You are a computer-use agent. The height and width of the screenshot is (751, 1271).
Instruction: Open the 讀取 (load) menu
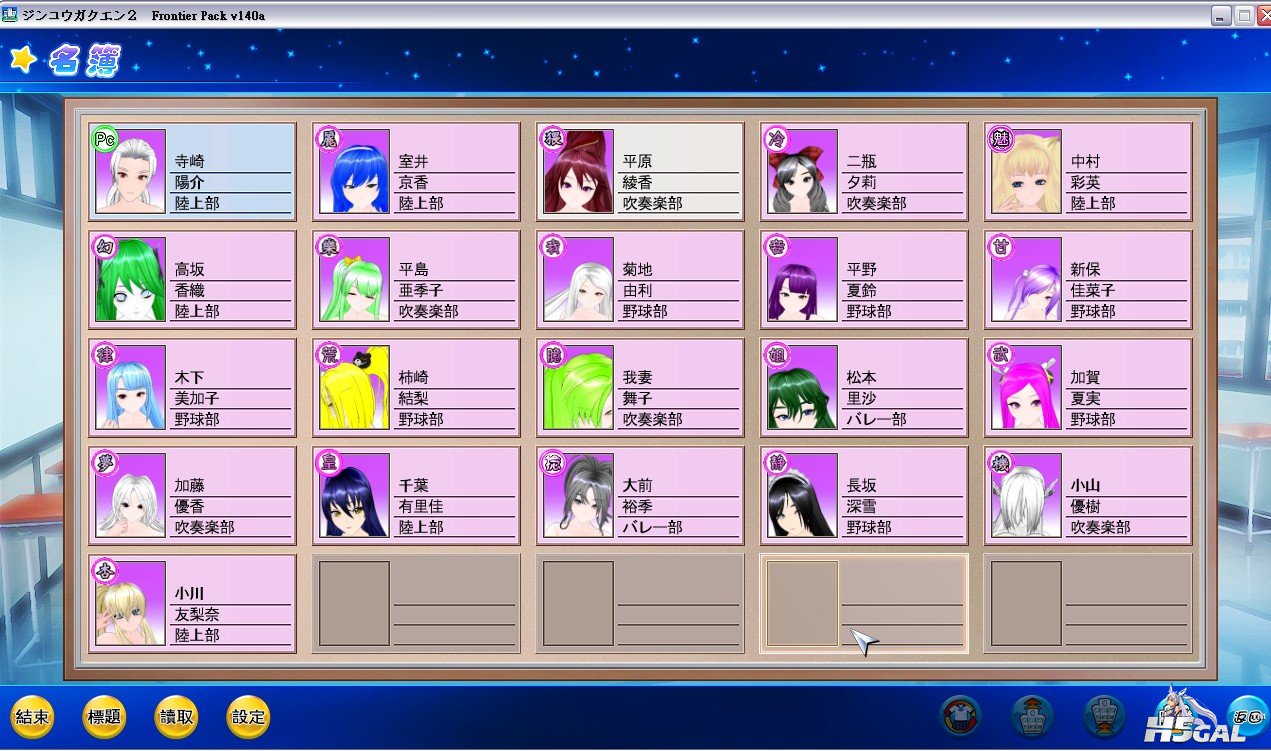tap(176, 717)
